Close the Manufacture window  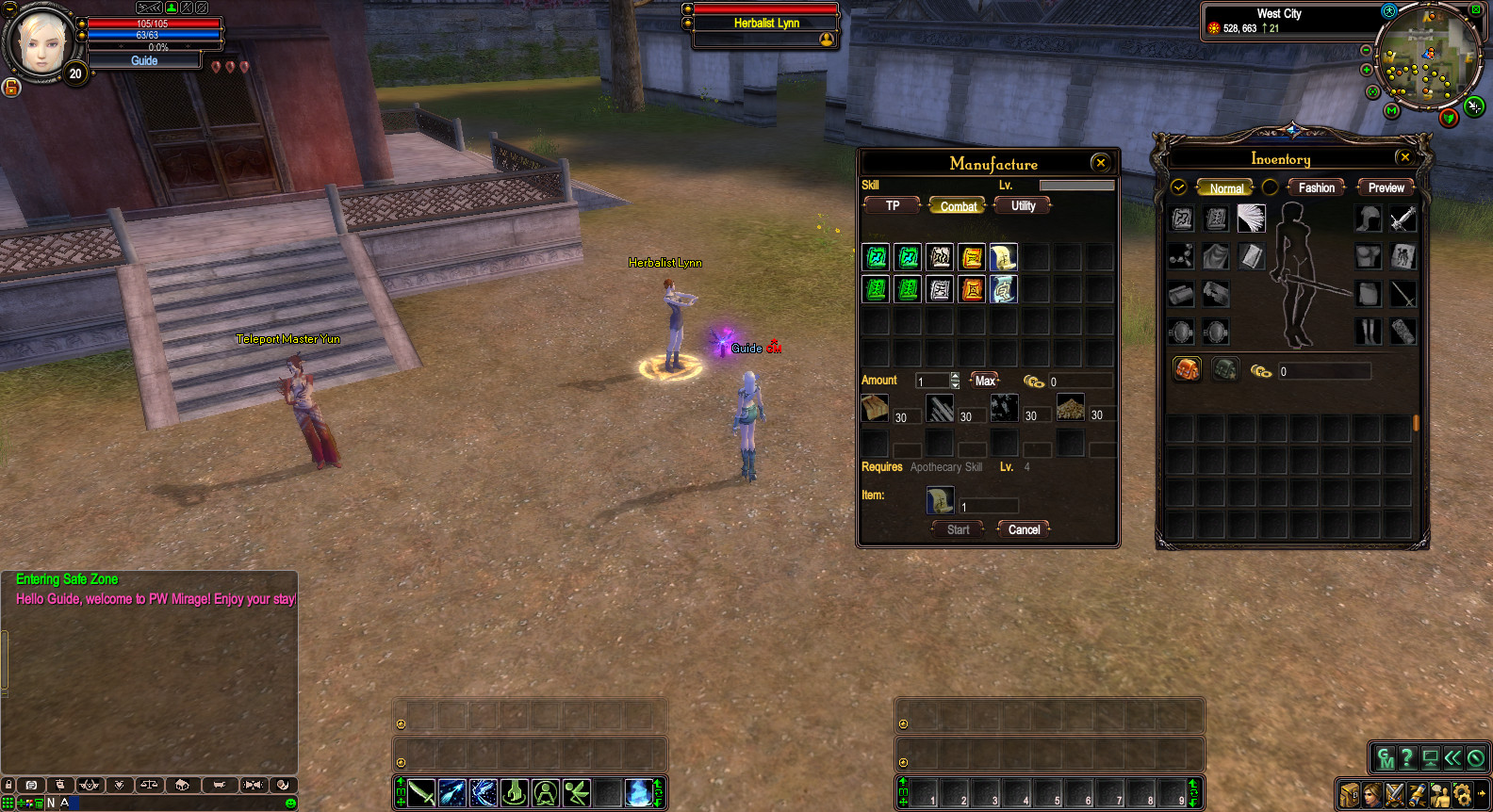1100,163
